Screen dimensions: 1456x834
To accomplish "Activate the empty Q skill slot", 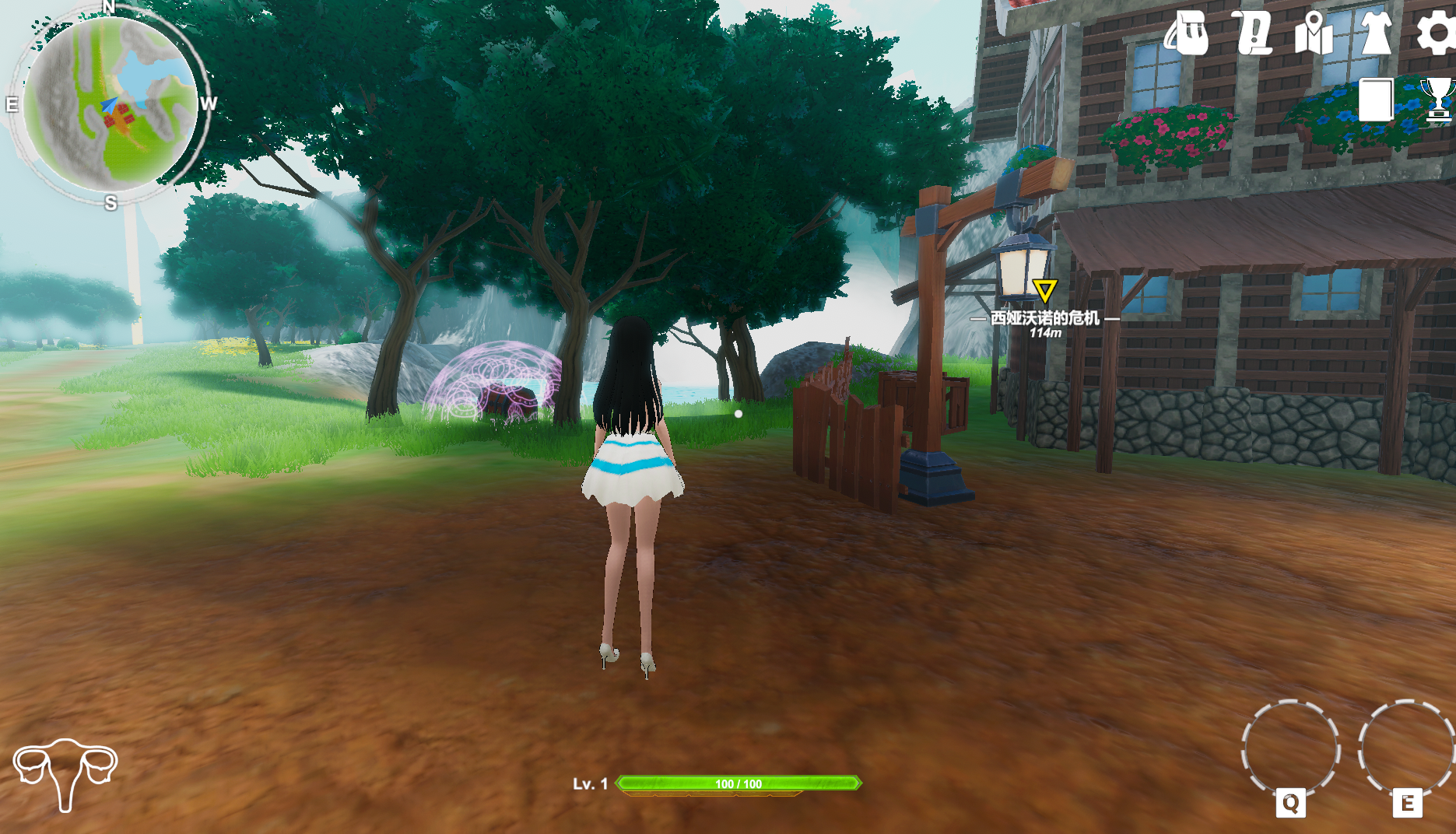I will (x=1290, y=749).
